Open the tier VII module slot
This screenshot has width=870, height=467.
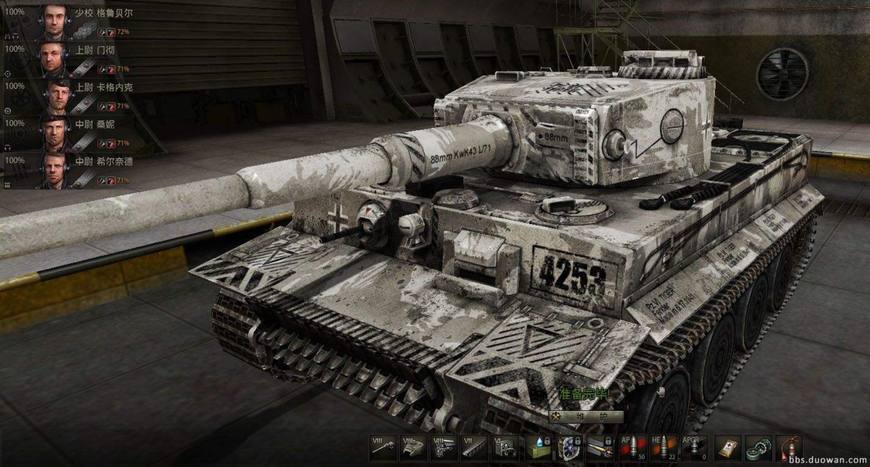click(x=474, y=447)
